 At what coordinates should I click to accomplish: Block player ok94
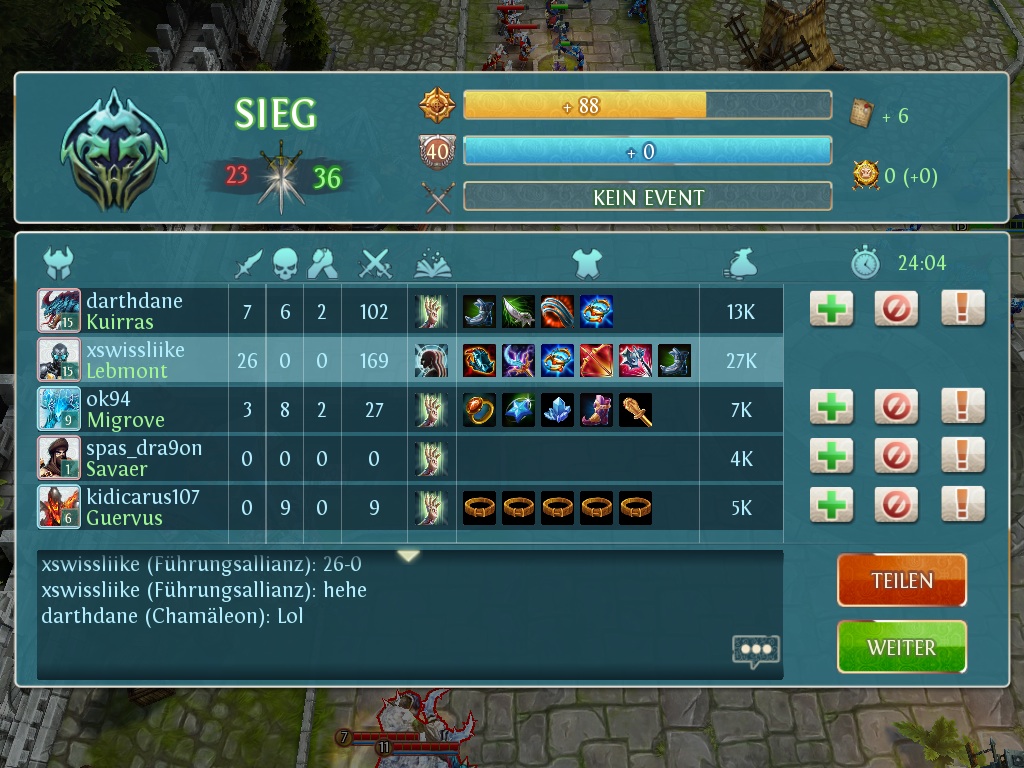pyautogui.click(x=896, y=407)
